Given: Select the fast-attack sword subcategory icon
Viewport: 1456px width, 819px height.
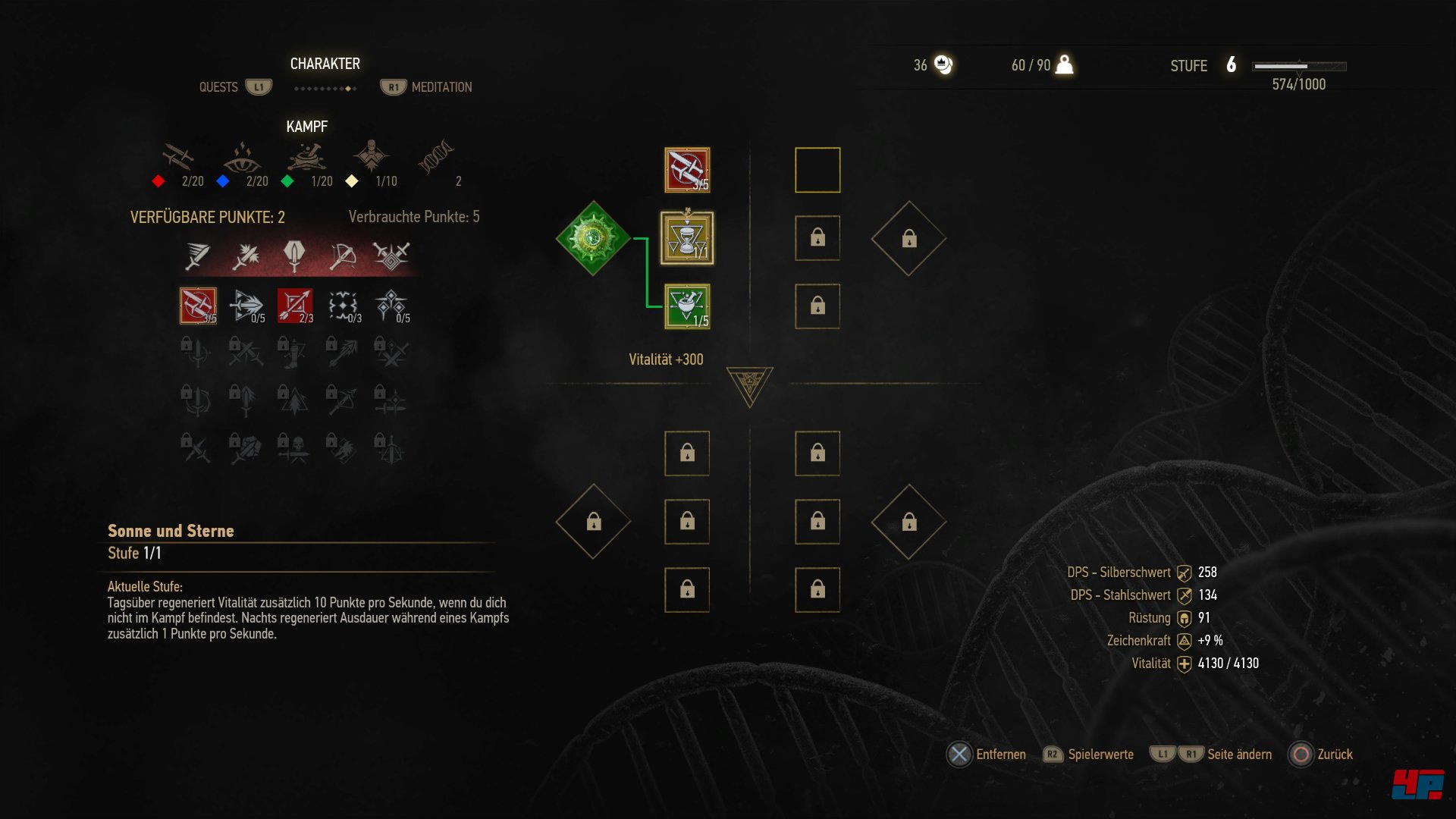Looking at the screenshot, I should (199, 256).
